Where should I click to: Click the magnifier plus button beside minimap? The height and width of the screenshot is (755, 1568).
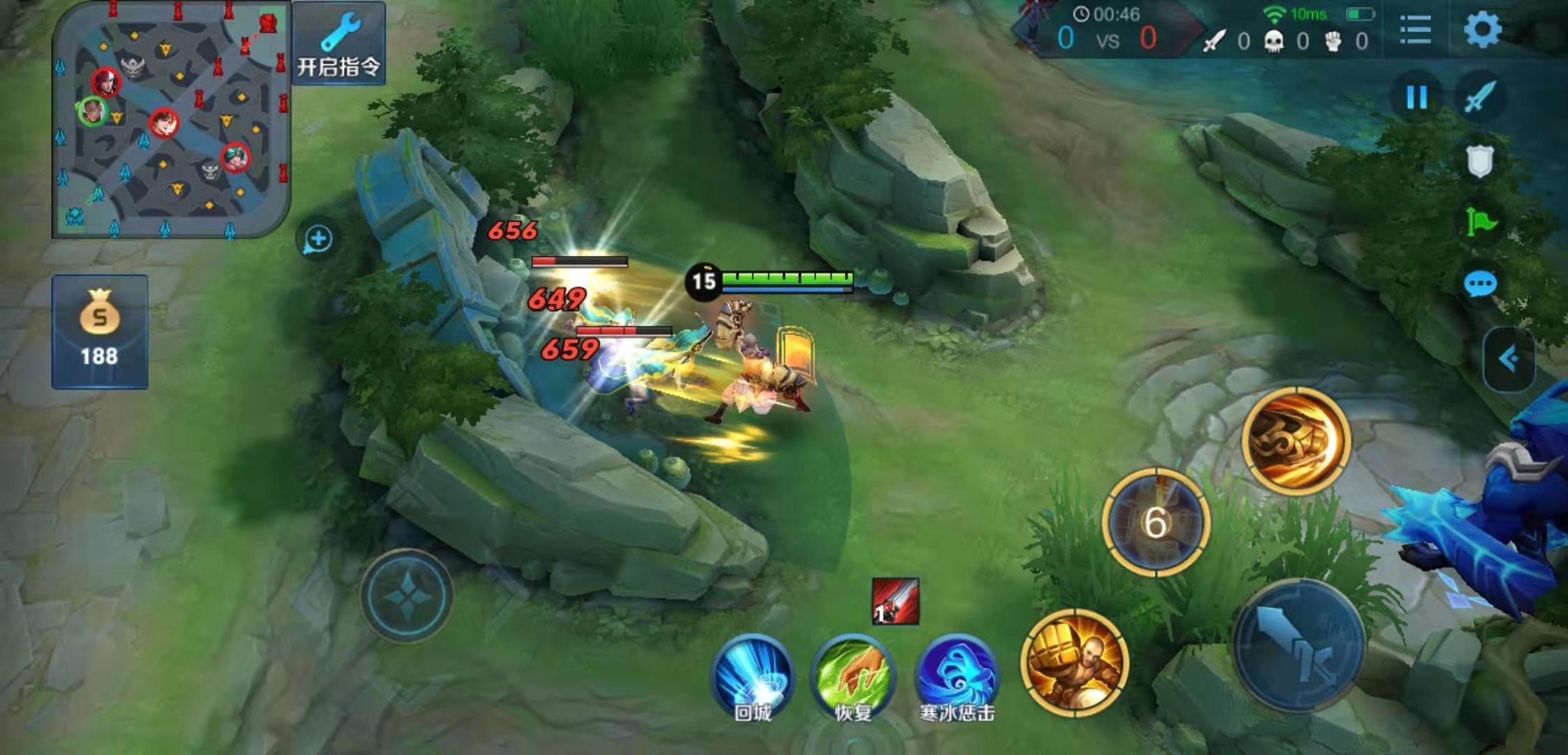tap(318, 239)
